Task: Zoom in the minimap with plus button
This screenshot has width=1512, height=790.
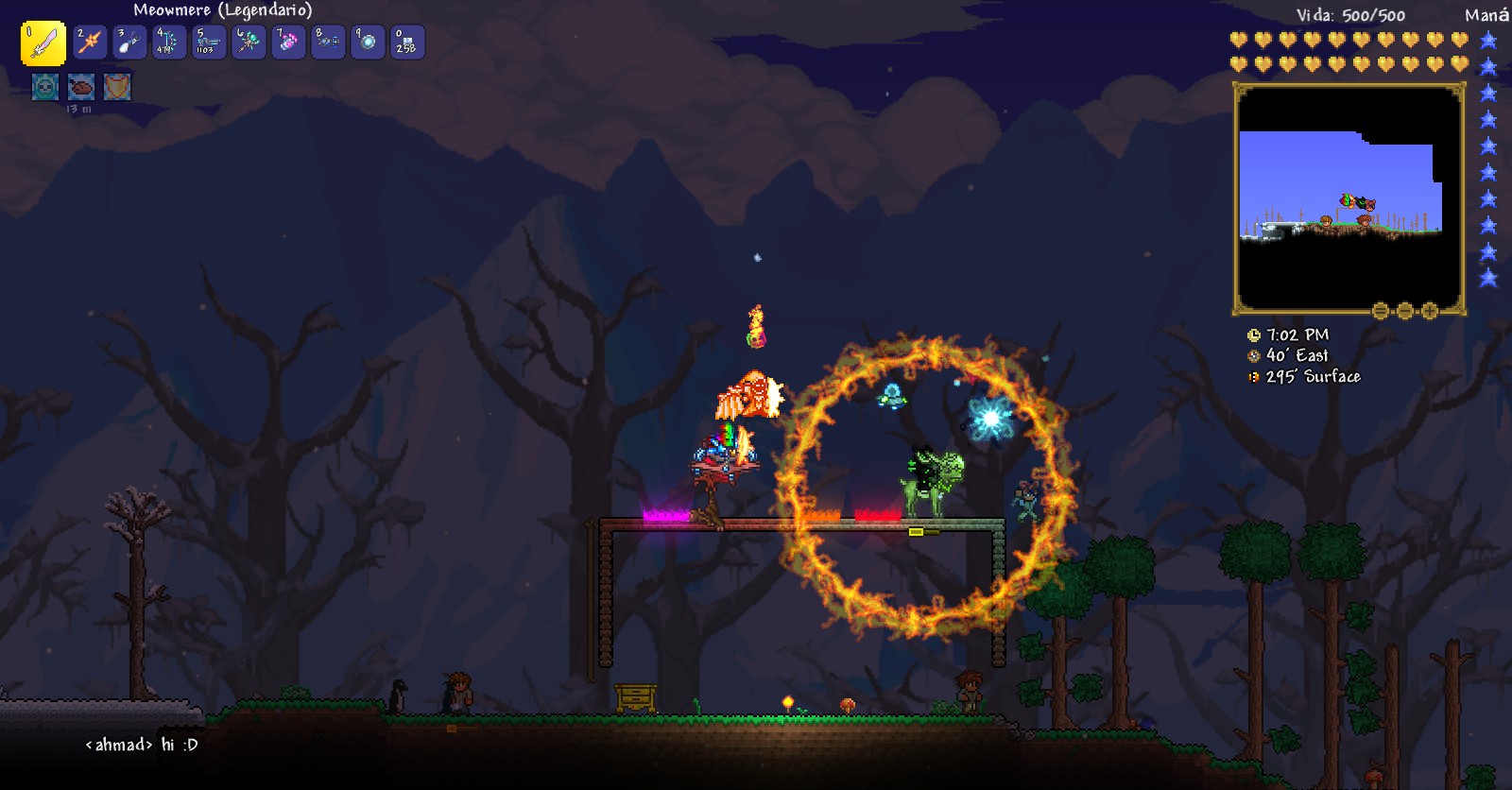Action: [1430, 311]
